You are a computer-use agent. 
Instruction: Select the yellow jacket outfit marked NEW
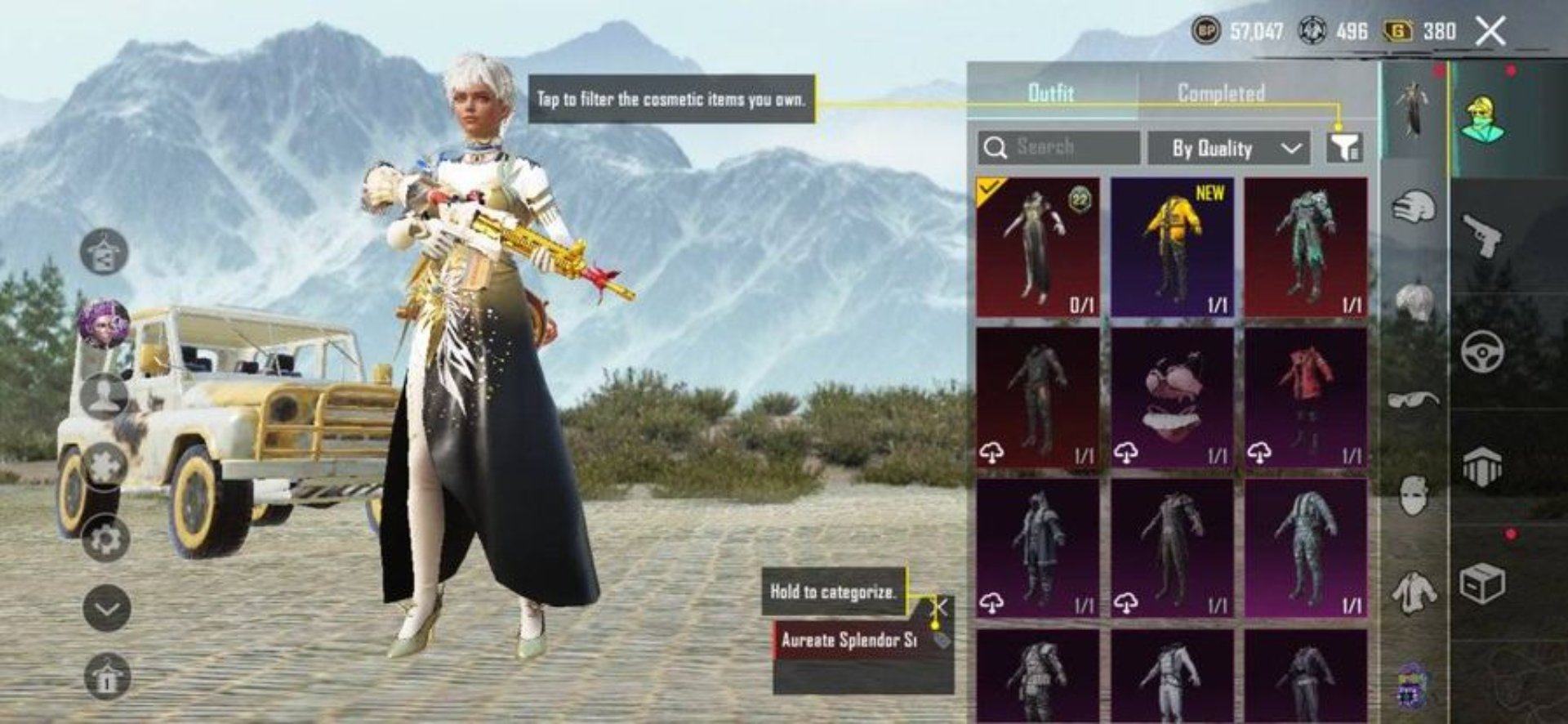1172,247
